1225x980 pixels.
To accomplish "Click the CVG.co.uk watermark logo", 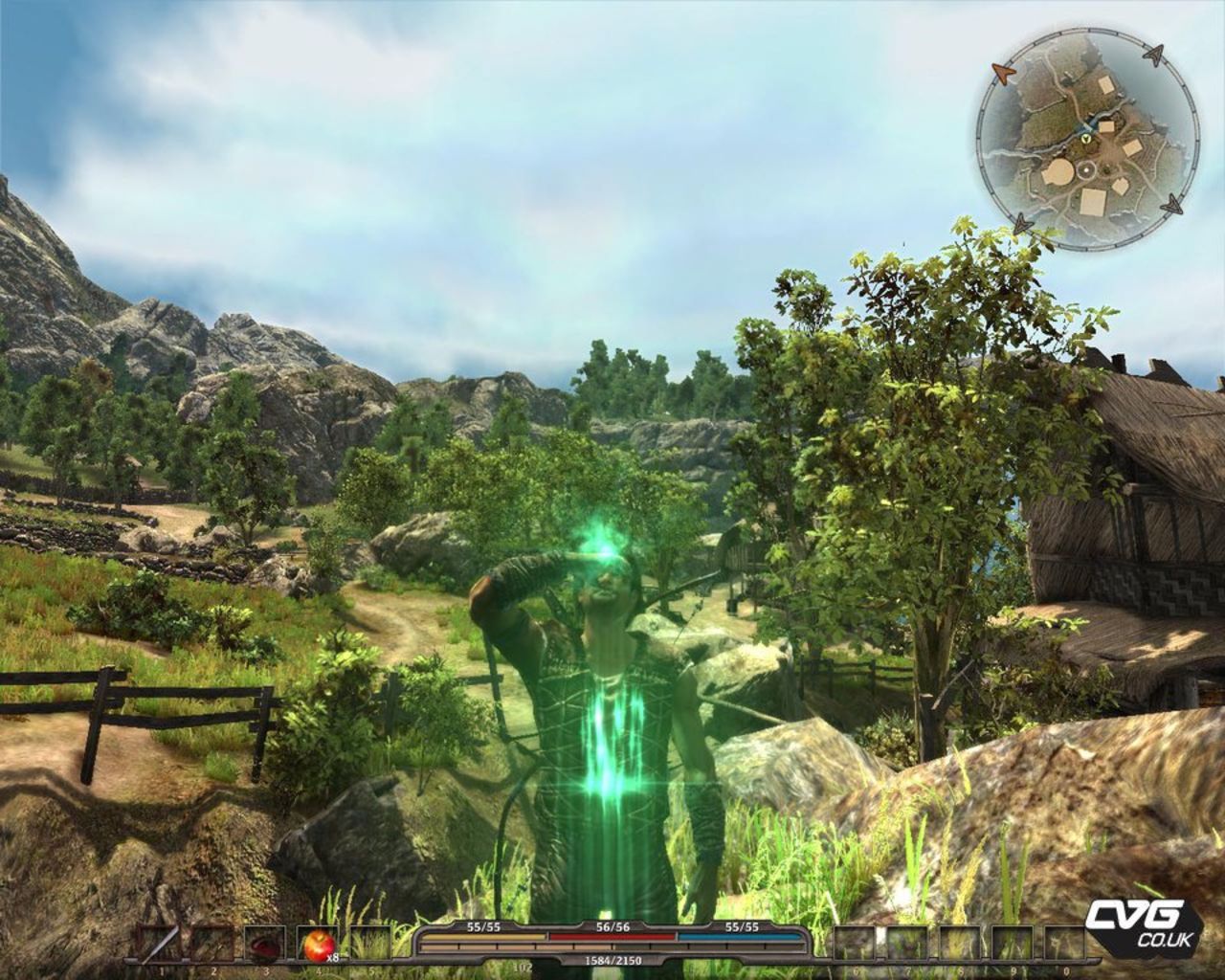I will pyautogui.click(x=1142, y=924).
